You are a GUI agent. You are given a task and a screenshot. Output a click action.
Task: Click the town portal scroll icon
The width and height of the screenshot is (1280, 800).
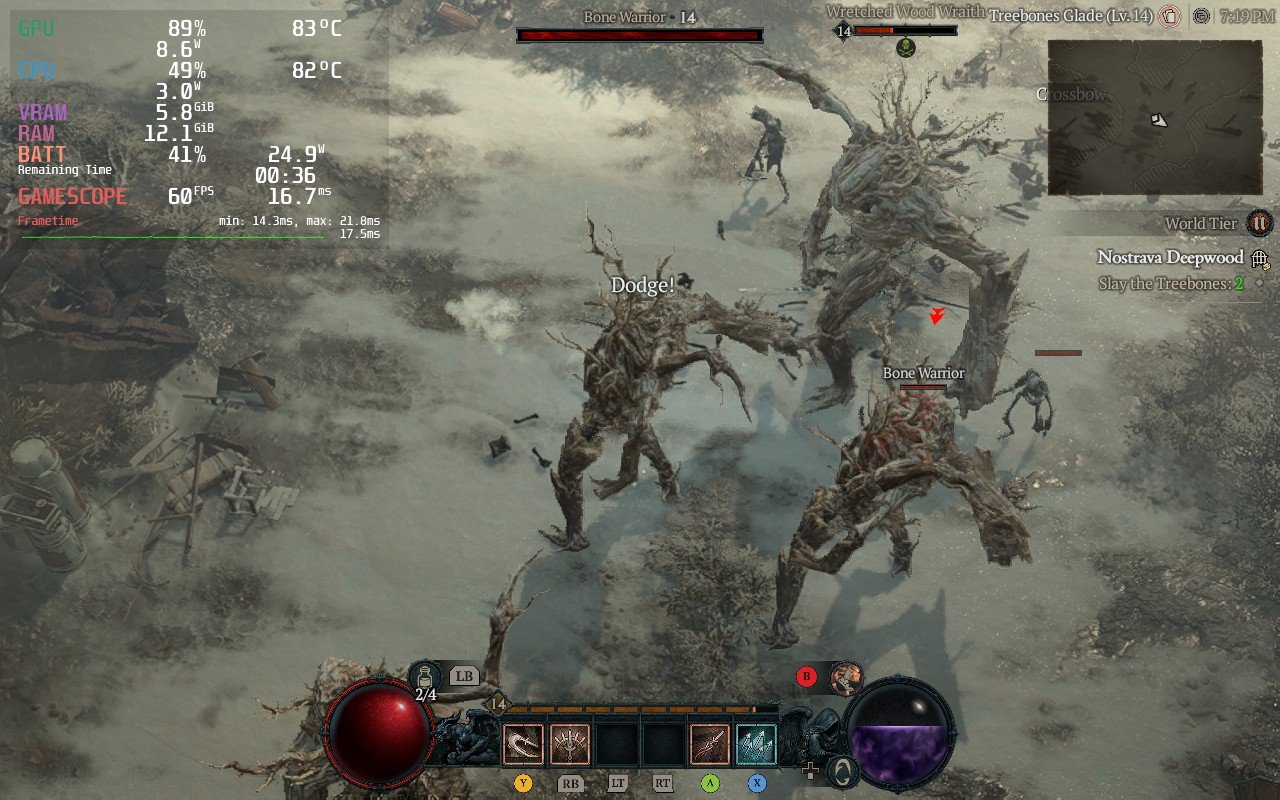coord(846,677)
